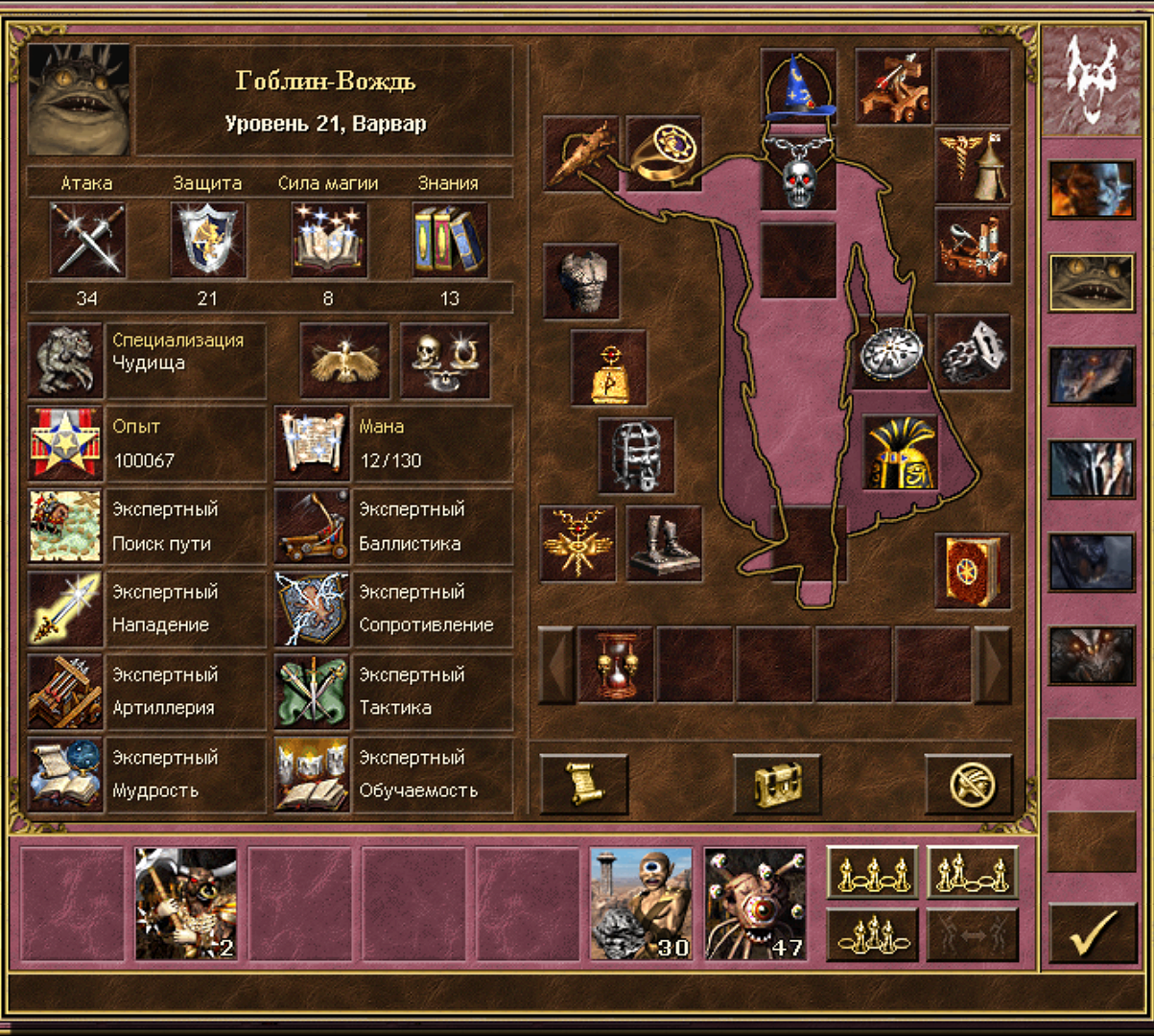This screenshot has width=1154, height=1036.
Task: Click the stone boots artifact slot
Action: pos(664,544)
